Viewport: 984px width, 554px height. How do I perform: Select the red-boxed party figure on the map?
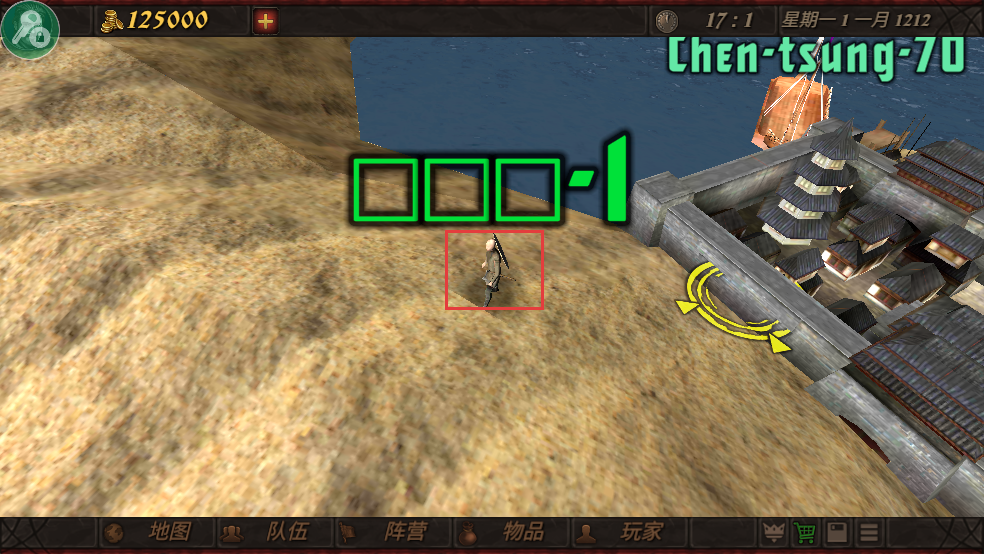tap(494, 269)
